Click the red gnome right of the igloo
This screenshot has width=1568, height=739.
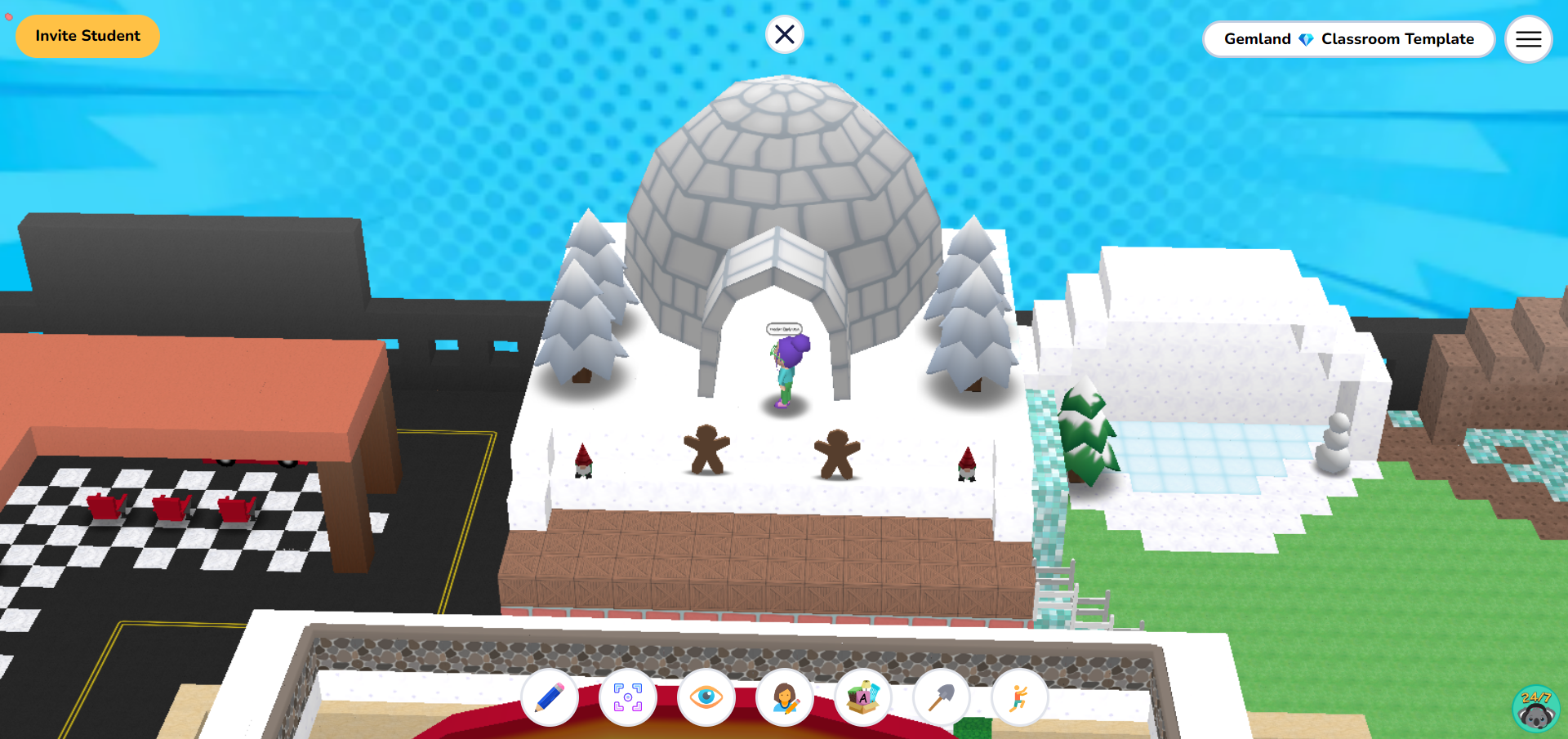[x=965, y=465]
